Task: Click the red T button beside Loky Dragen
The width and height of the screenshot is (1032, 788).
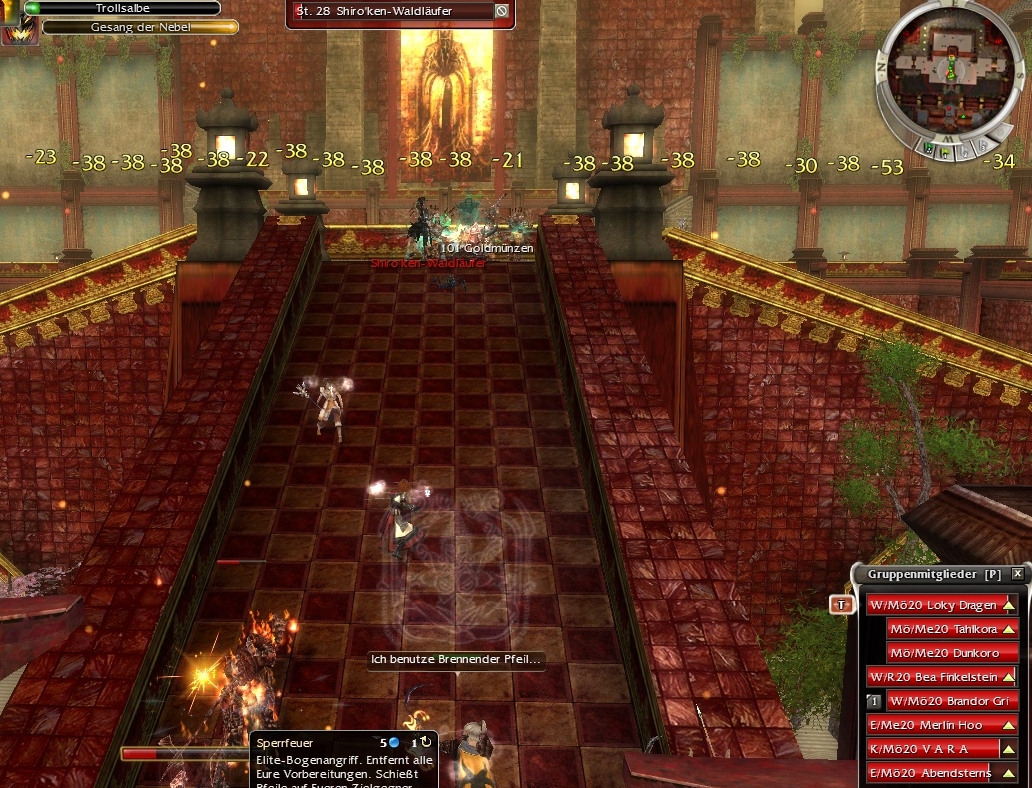Action: pos(842,605)
